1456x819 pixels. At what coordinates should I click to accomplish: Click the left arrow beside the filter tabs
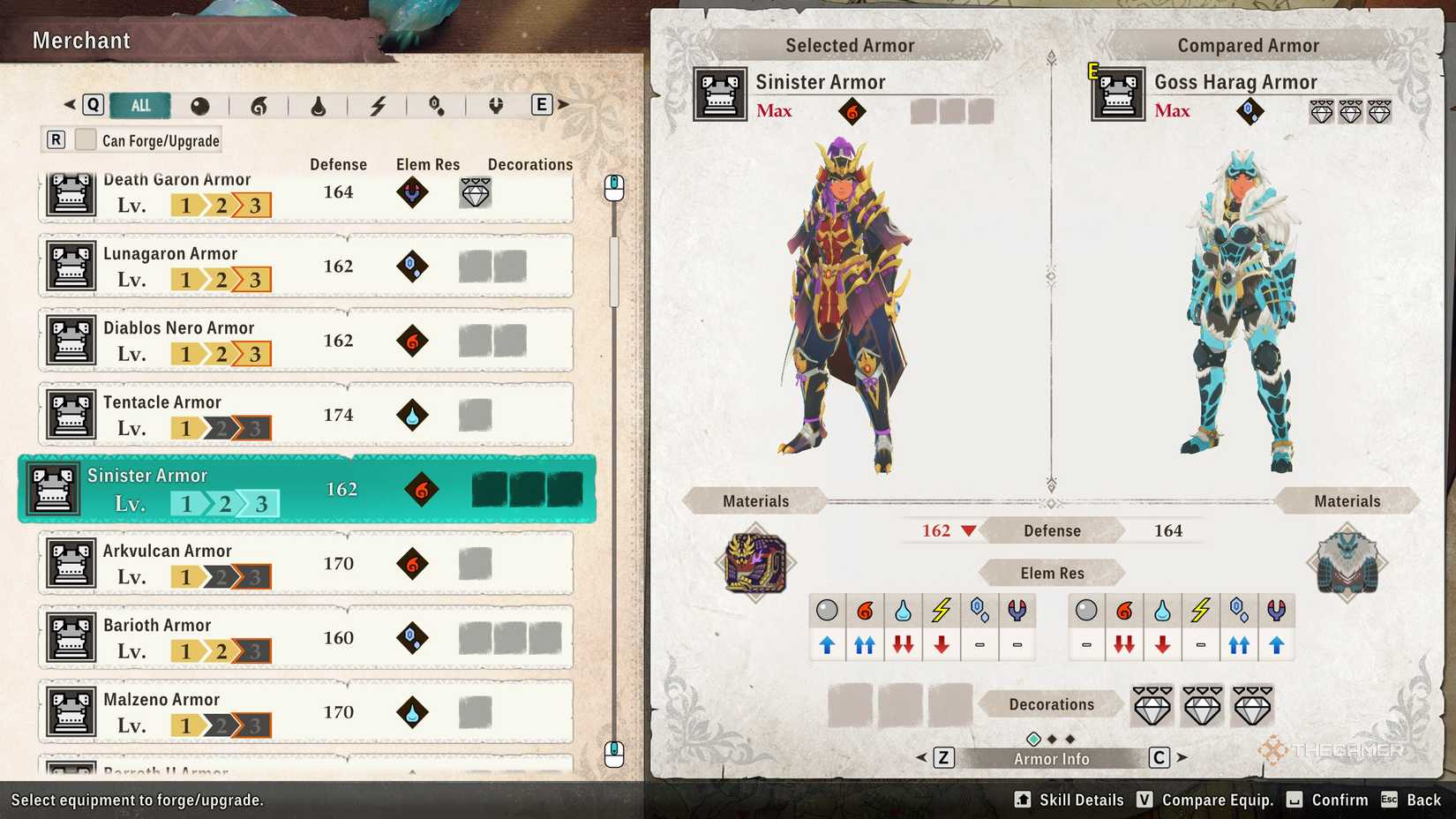(x=69, y=104)
